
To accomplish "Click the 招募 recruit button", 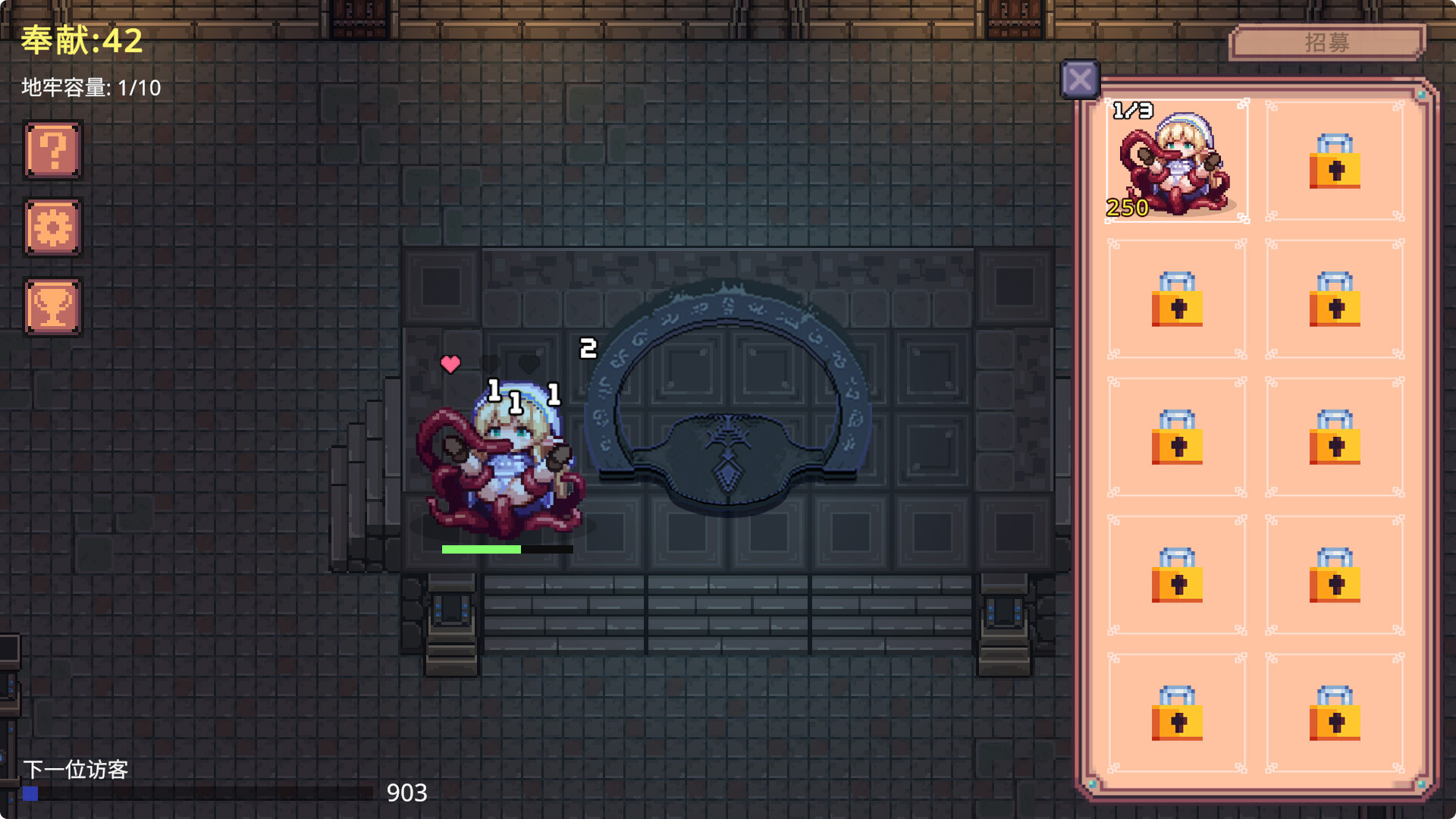I will [x=1326, y=42].
